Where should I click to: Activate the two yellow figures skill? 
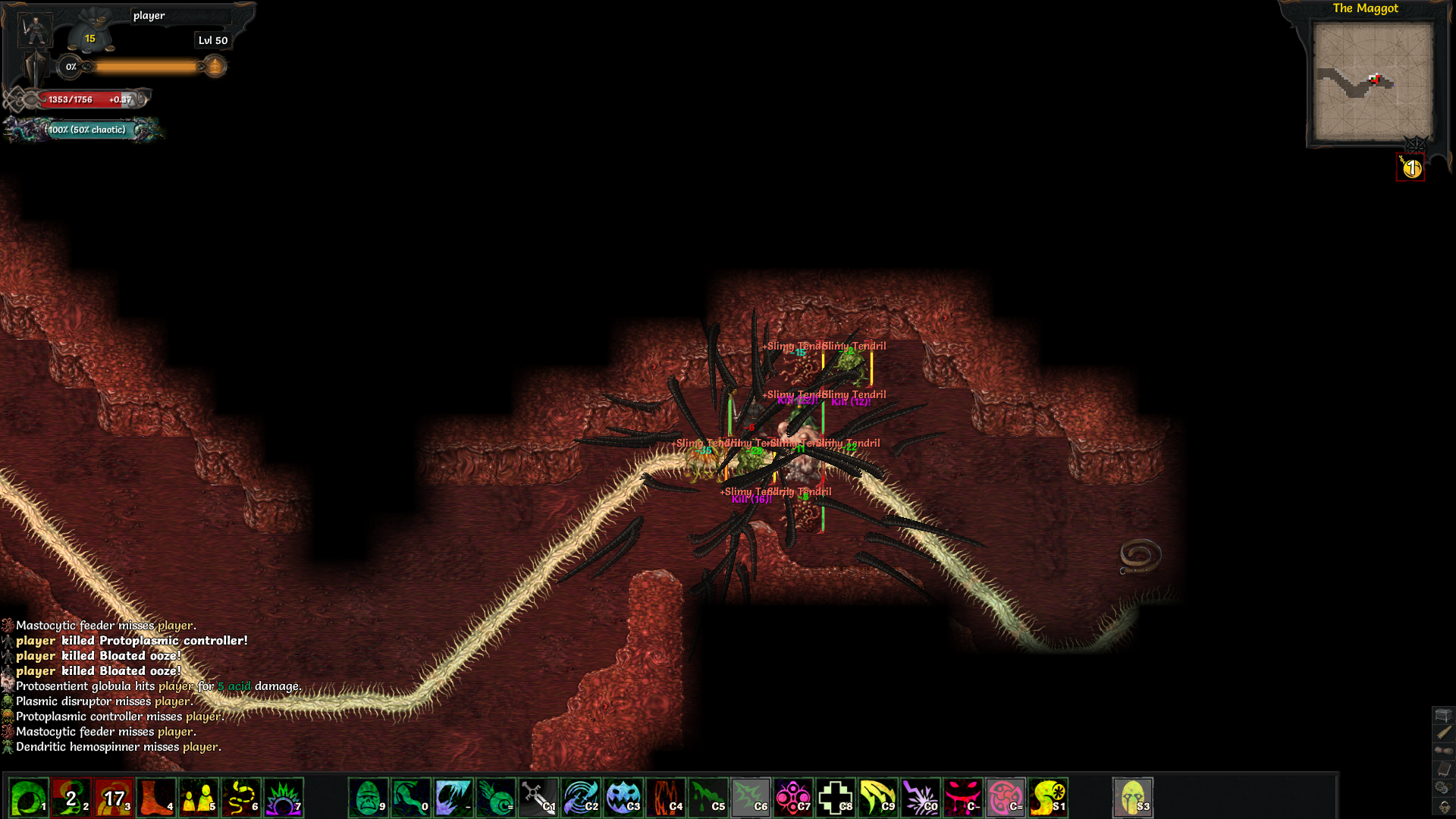tap(199, 799)
